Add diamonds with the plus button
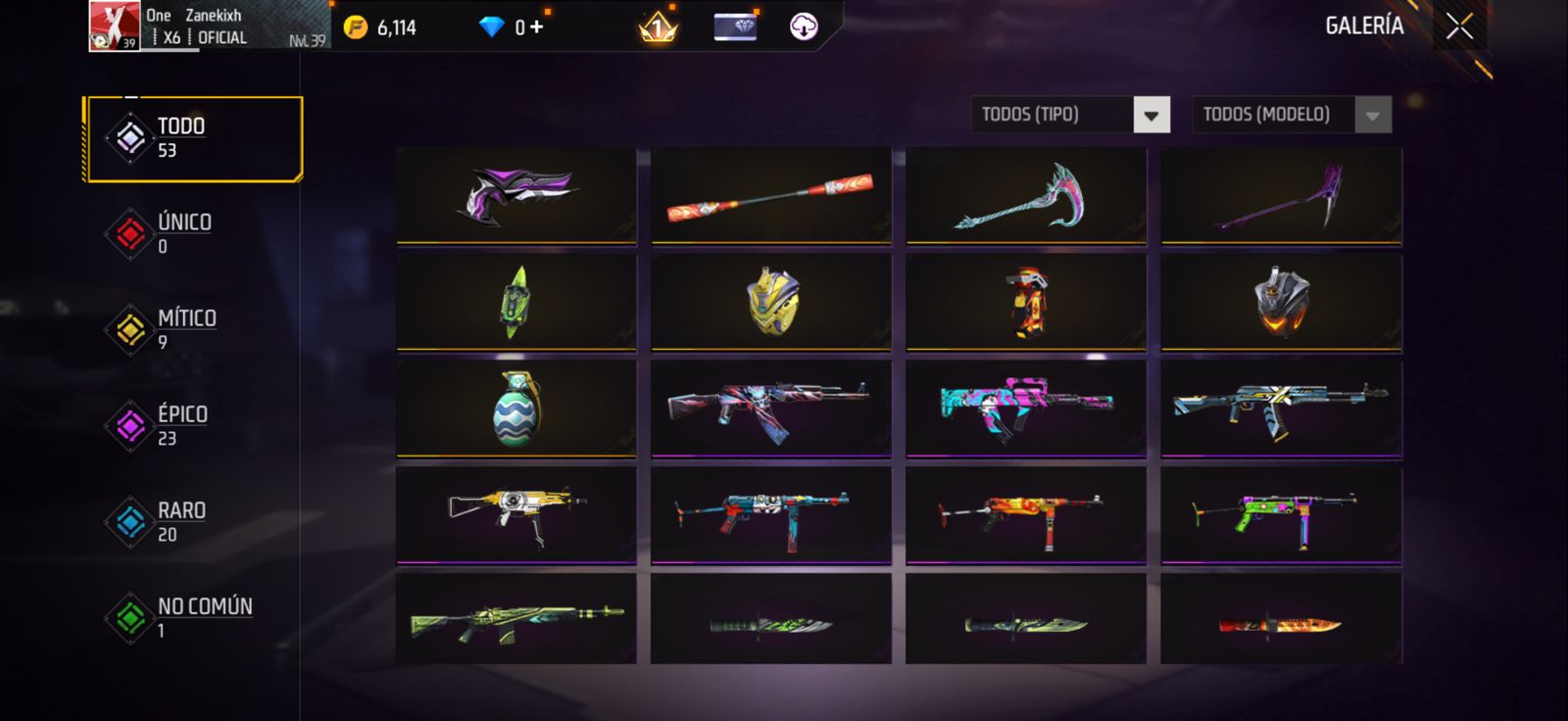Image resolution: width=1568 pixels, height=721 pixels. [536, 26]
